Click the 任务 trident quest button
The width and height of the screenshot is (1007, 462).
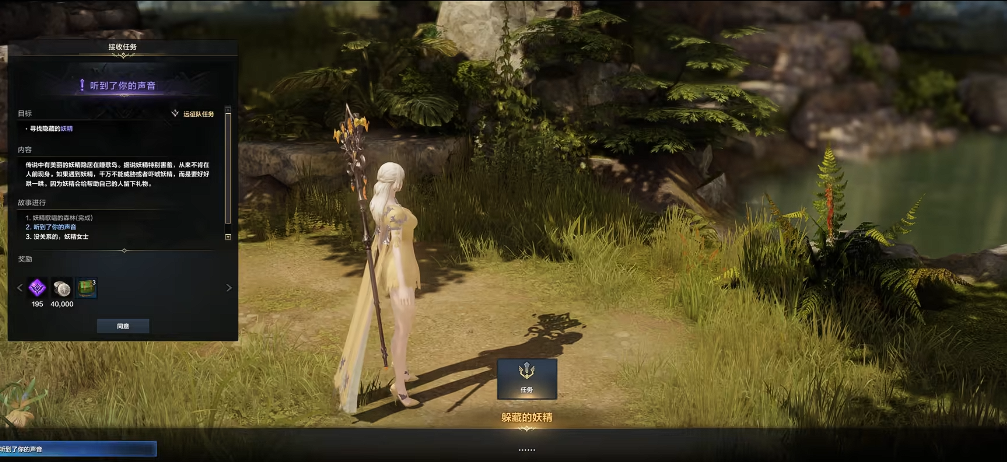click(x=527, y=379)
